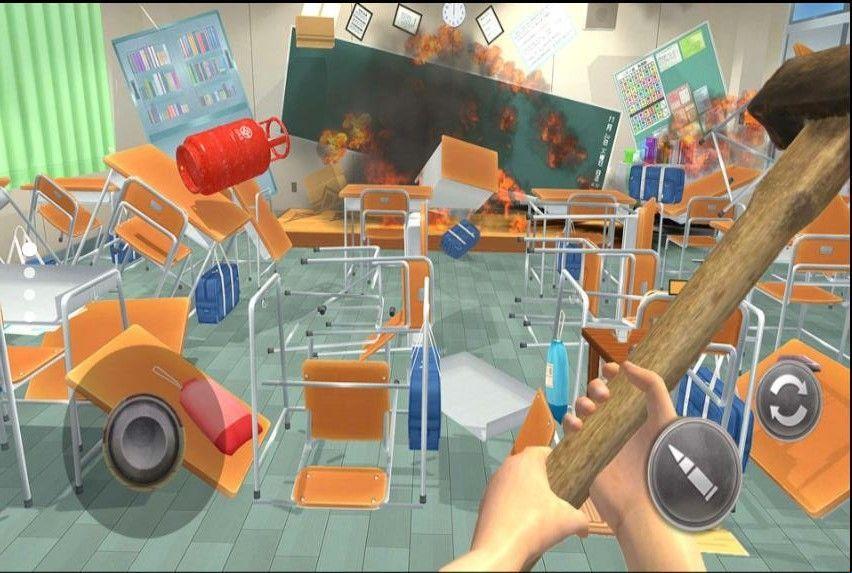
Task: Fire using the bullet attack button
Action: pyautogui.click(x=694, y=473)
